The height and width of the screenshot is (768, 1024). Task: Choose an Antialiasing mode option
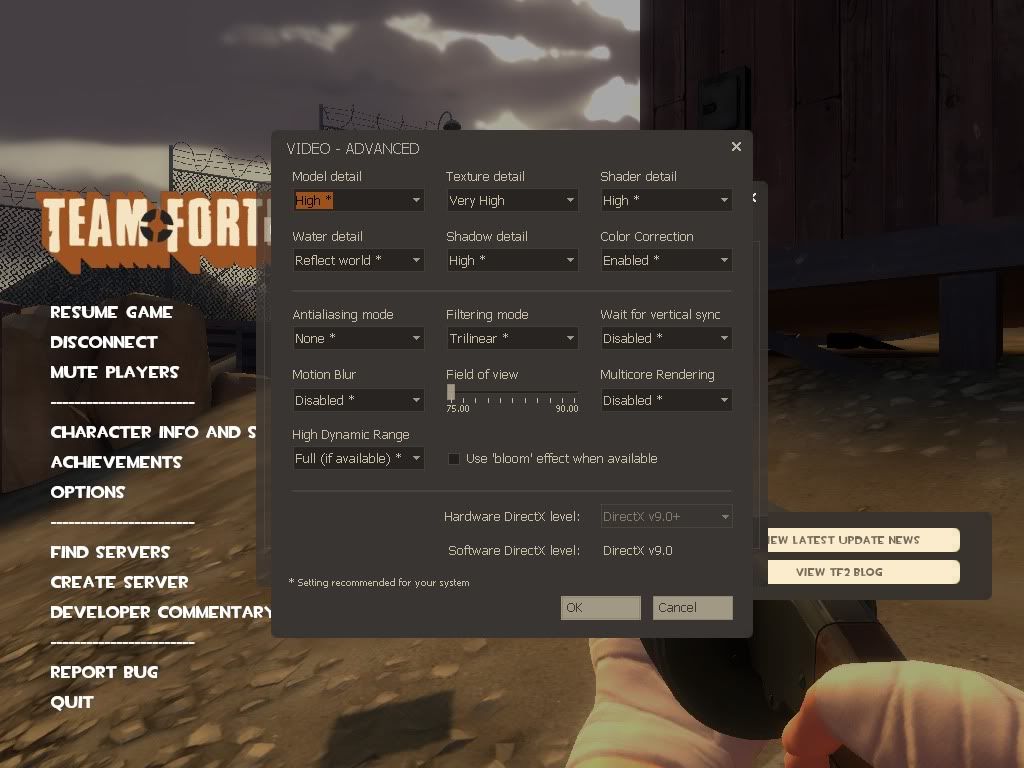coord(358,339)
